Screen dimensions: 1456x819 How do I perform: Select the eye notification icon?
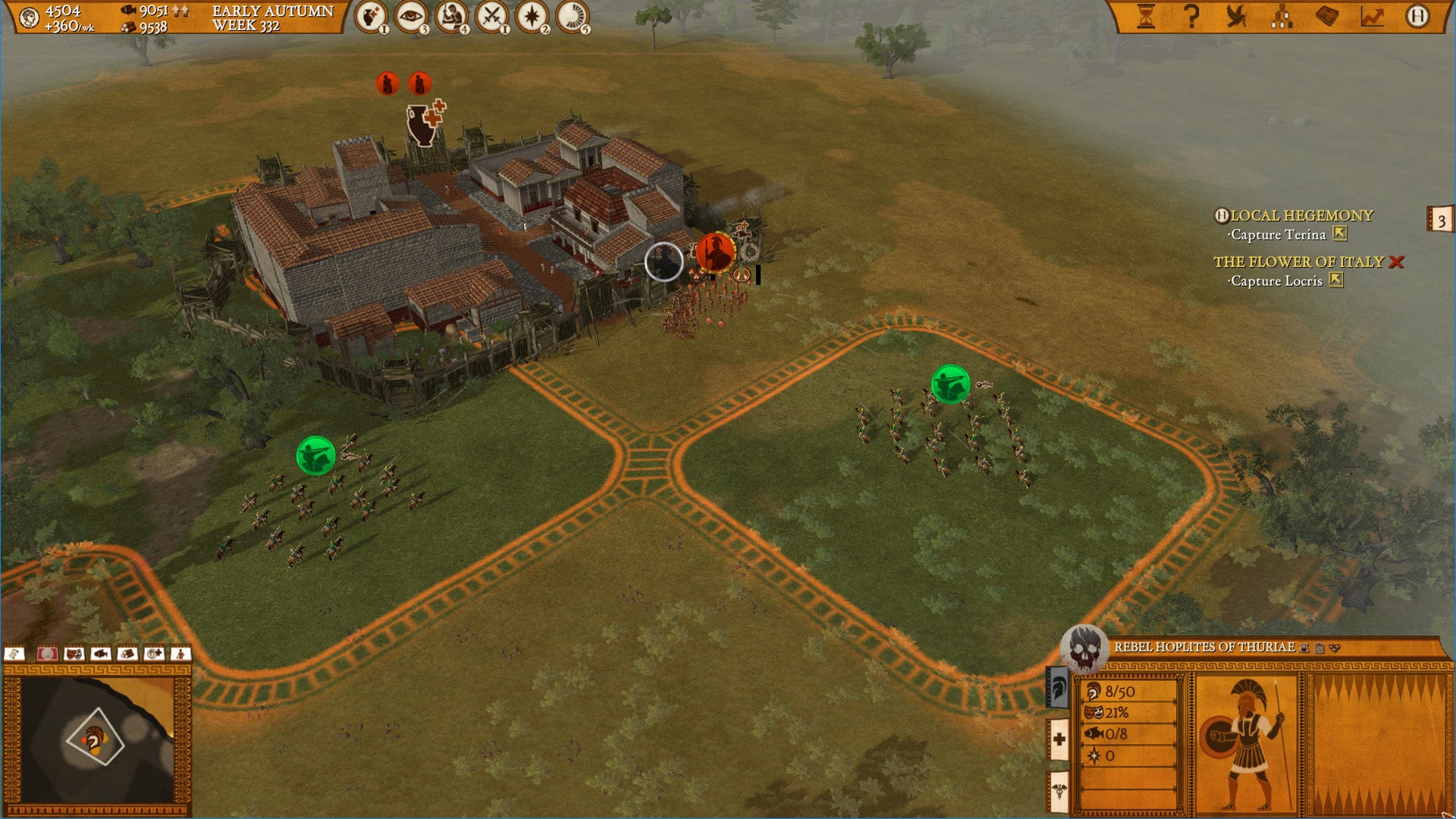tap(410, 17)
